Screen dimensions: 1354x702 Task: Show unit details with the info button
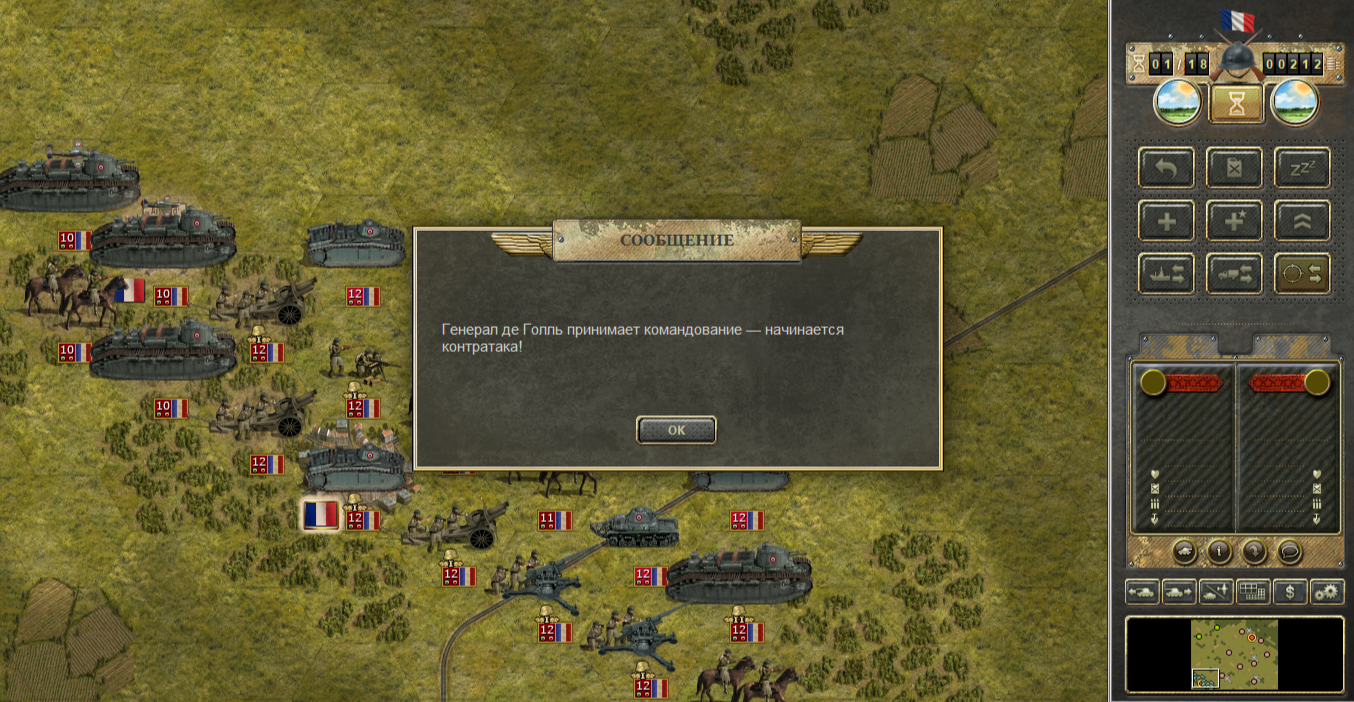(x=1219, y=551)
